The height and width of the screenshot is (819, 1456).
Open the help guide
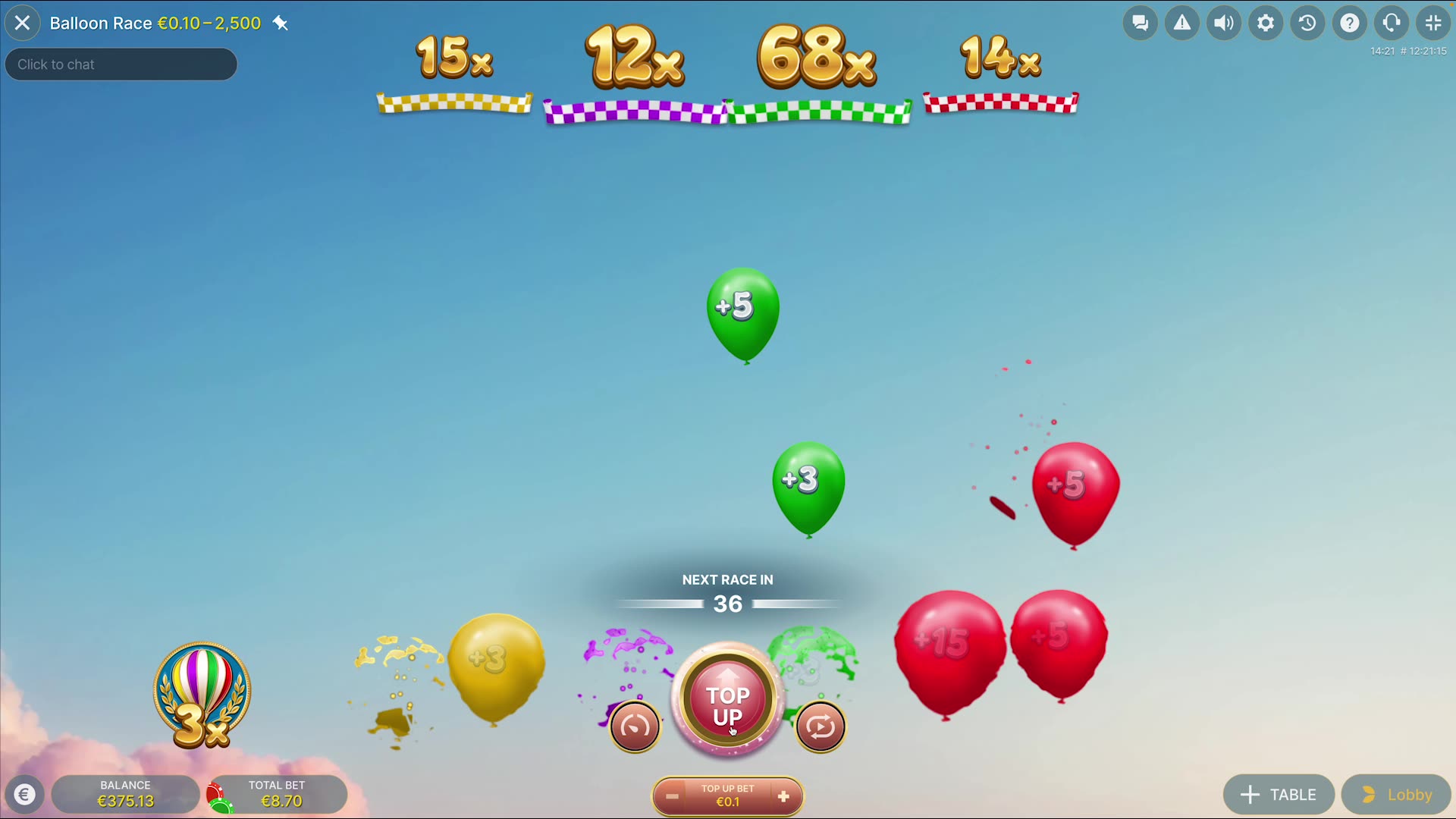click(1349, 23)
